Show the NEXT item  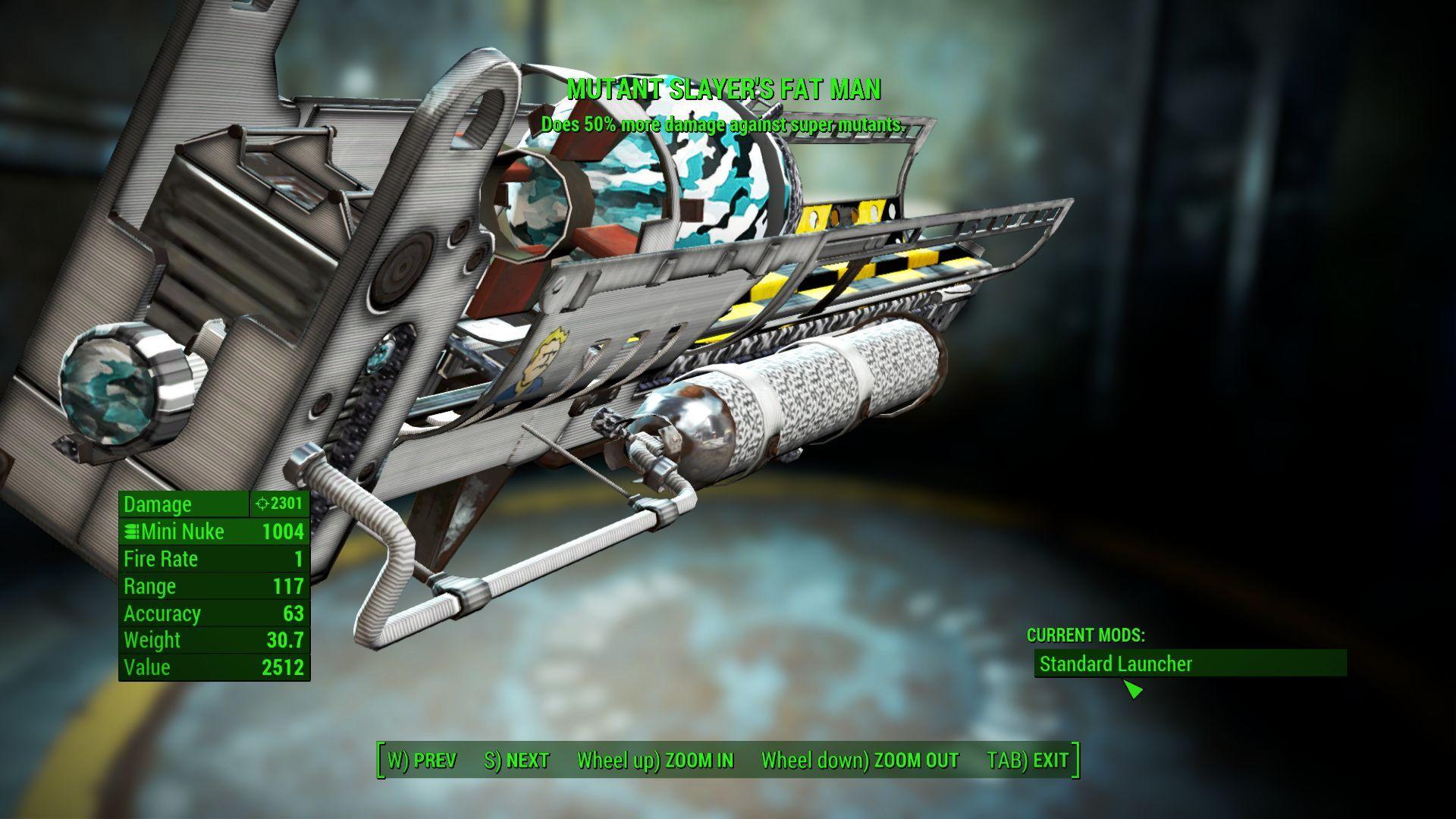point(516,761)
